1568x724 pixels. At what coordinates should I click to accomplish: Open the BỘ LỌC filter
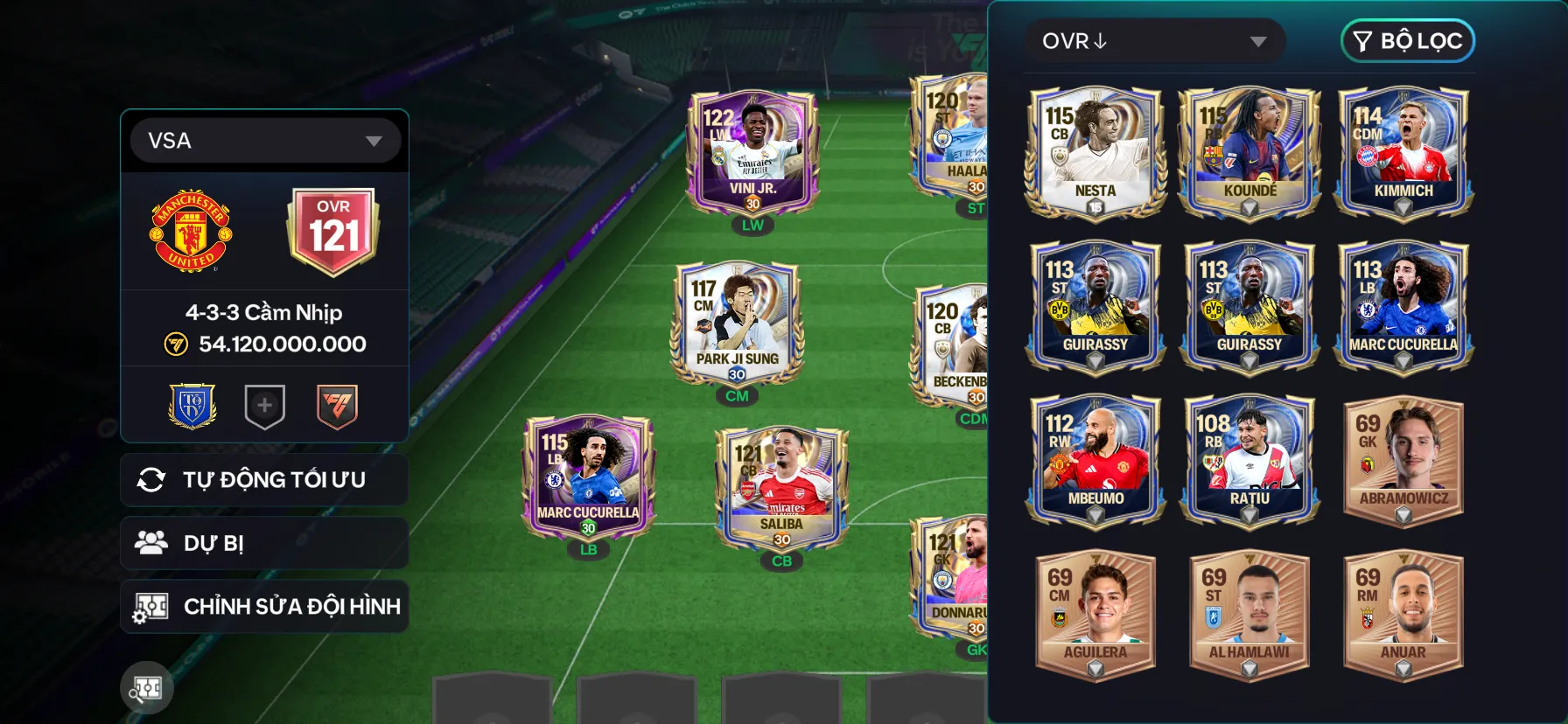pyautogui.click(x=1407, y=41)
